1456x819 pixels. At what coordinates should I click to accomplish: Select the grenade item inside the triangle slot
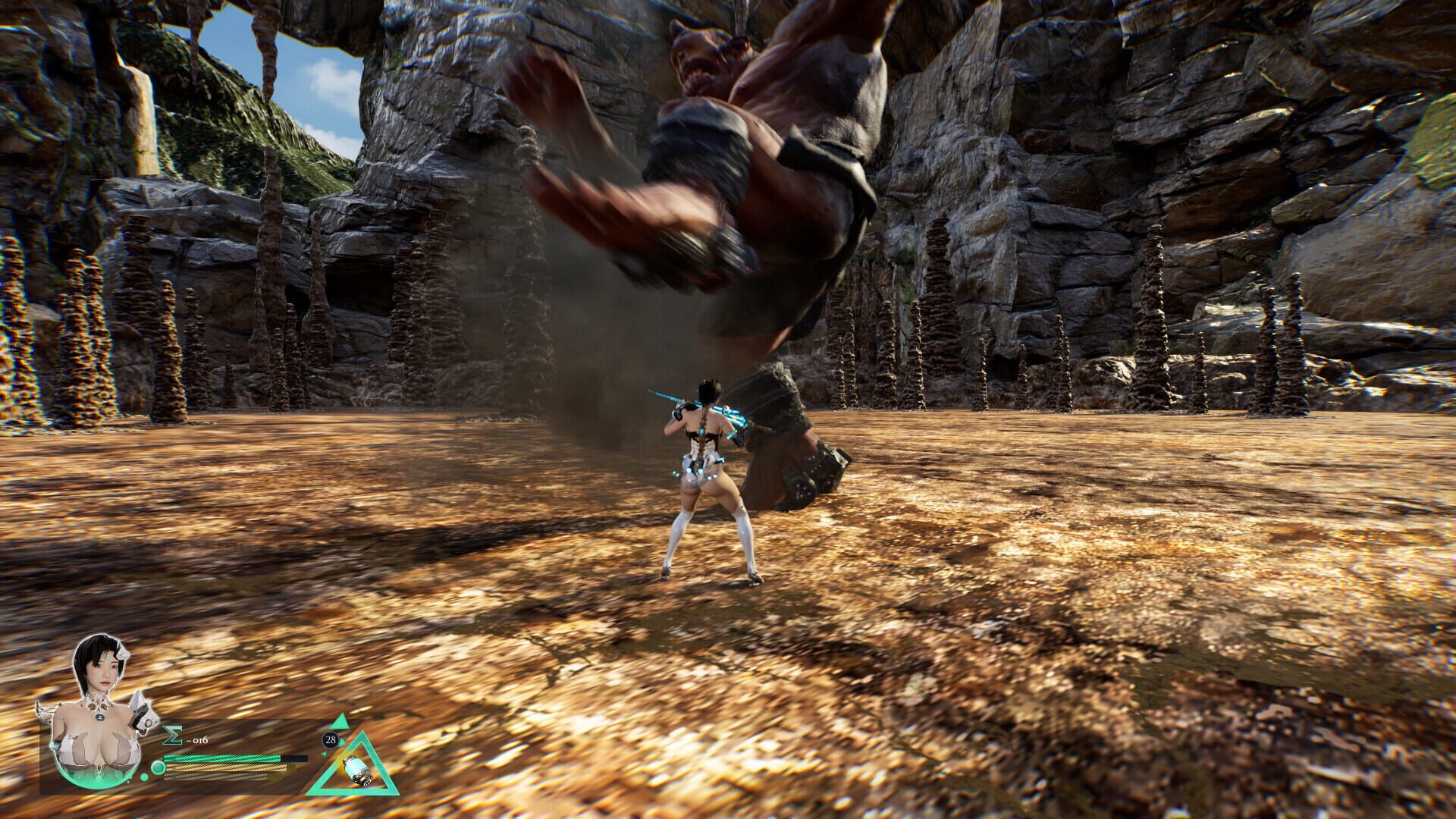pos(357,773)
